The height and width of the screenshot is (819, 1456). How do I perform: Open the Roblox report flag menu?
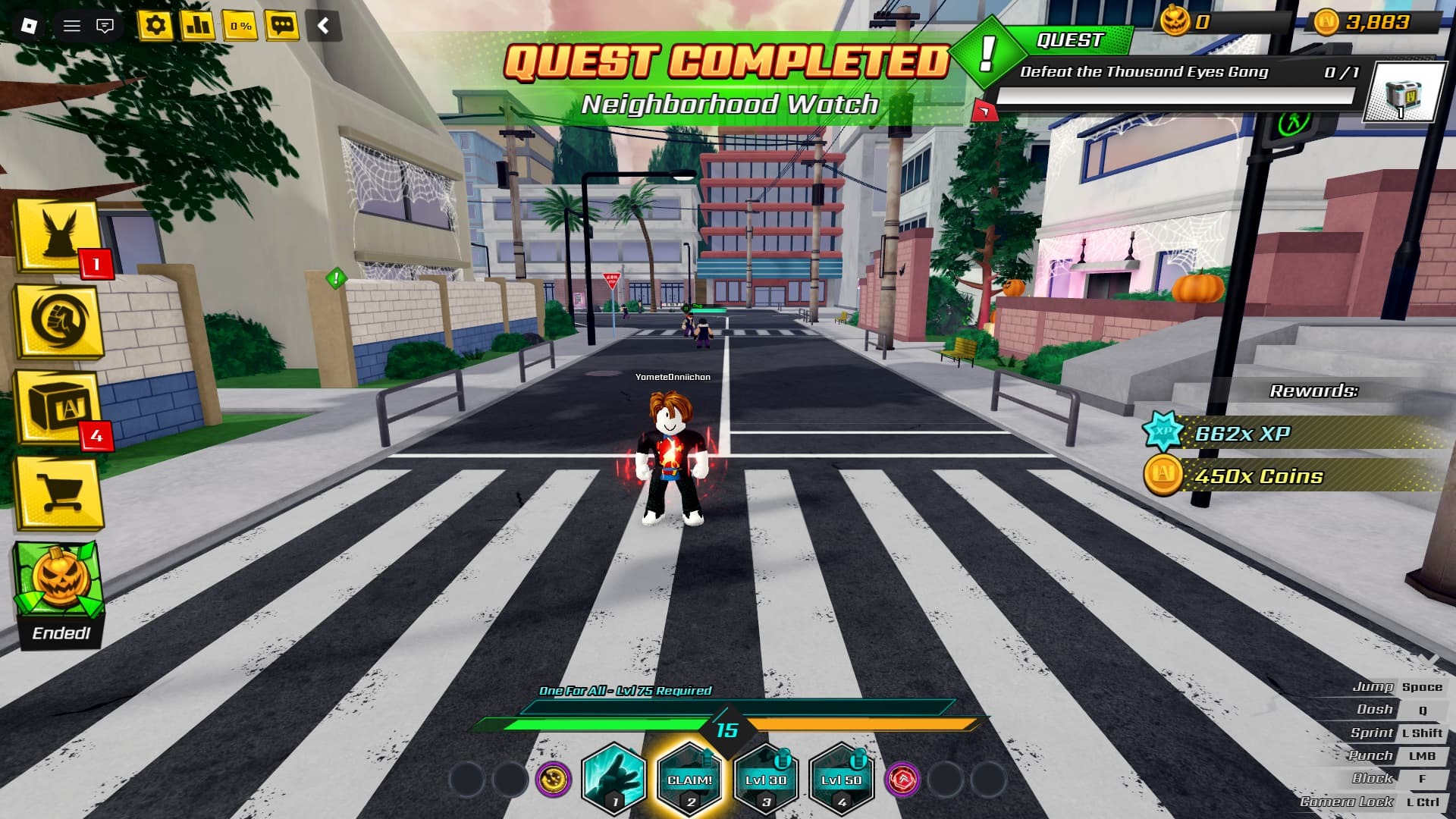click(106, 24)
